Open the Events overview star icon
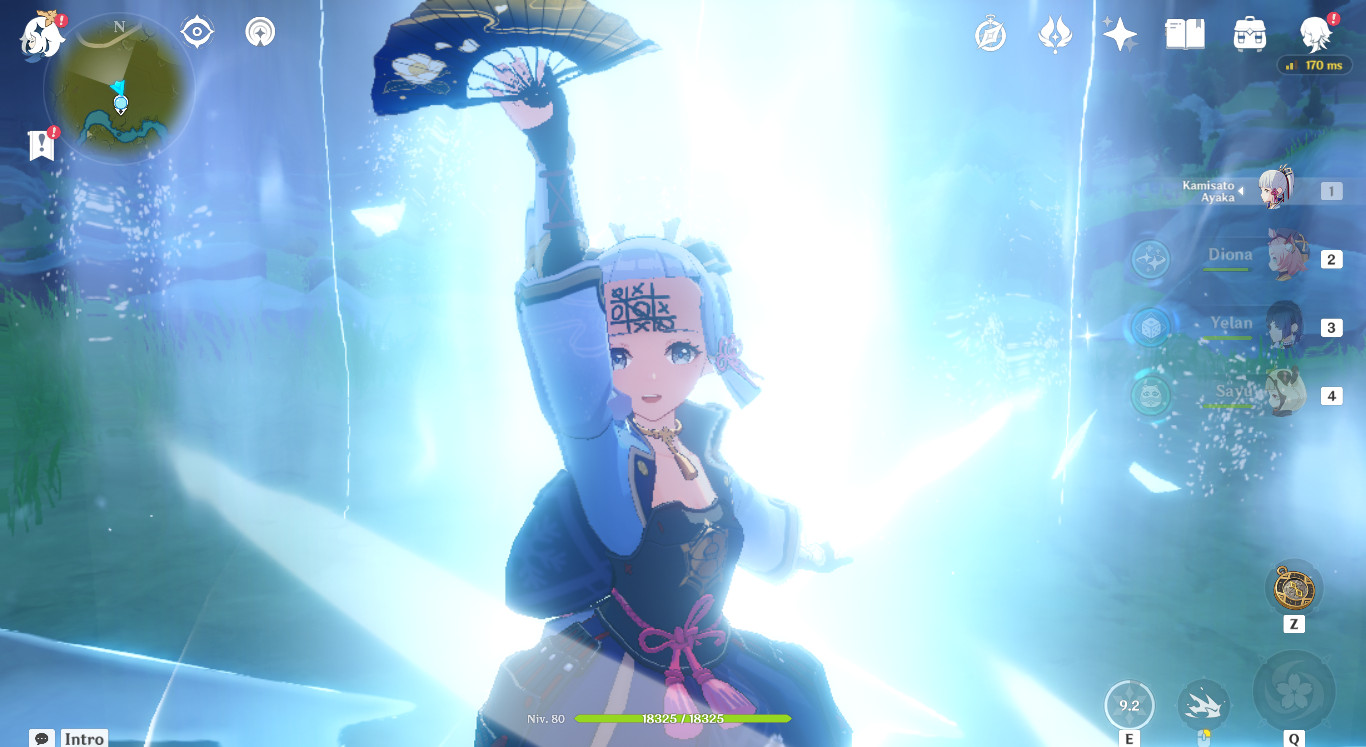This screenshot has height=747, width=1366. 1120,33
